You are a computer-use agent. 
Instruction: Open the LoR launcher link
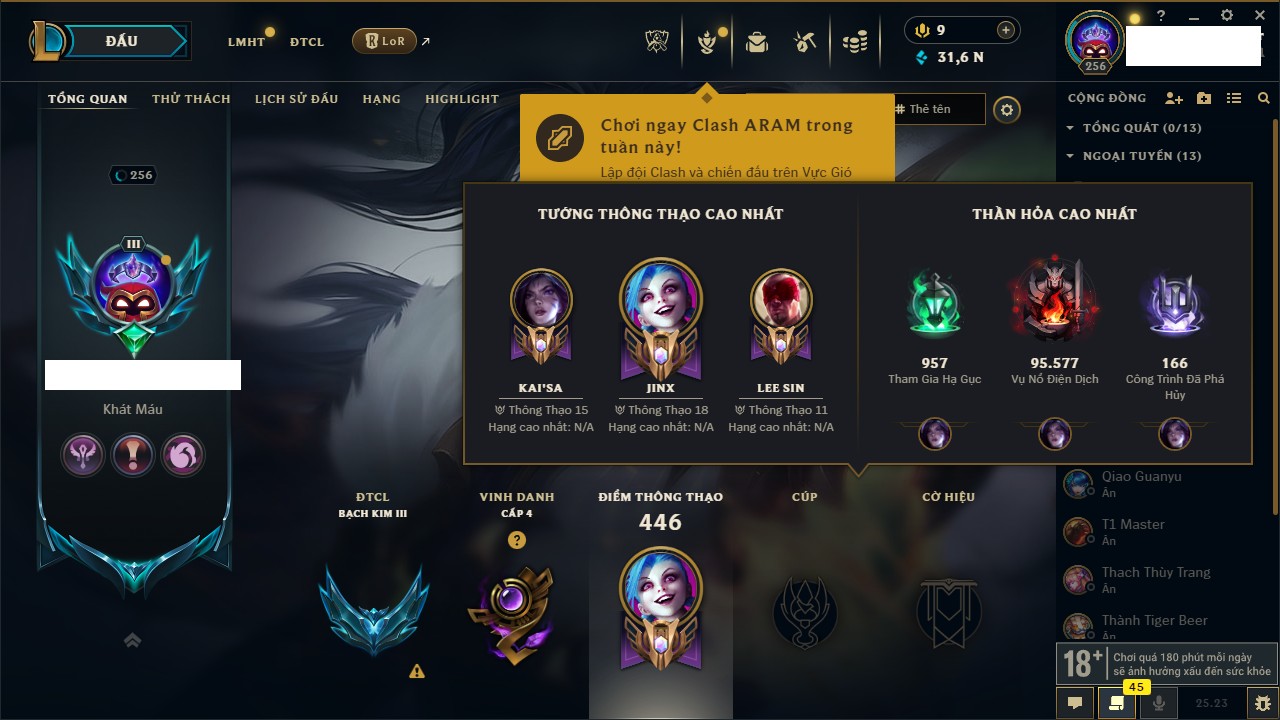point(385,41)
